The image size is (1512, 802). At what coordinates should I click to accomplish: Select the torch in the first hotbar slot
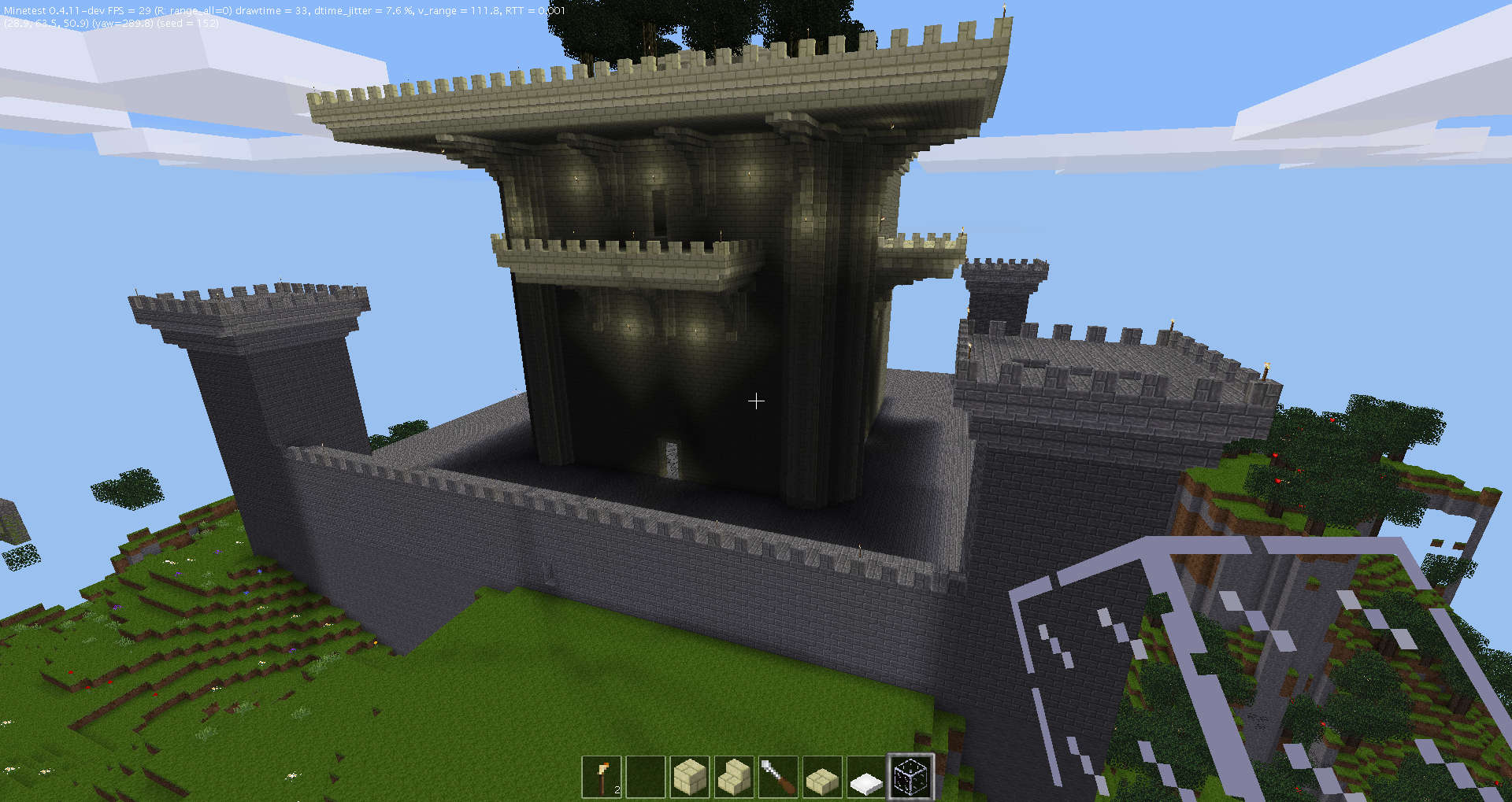(602, 777)
